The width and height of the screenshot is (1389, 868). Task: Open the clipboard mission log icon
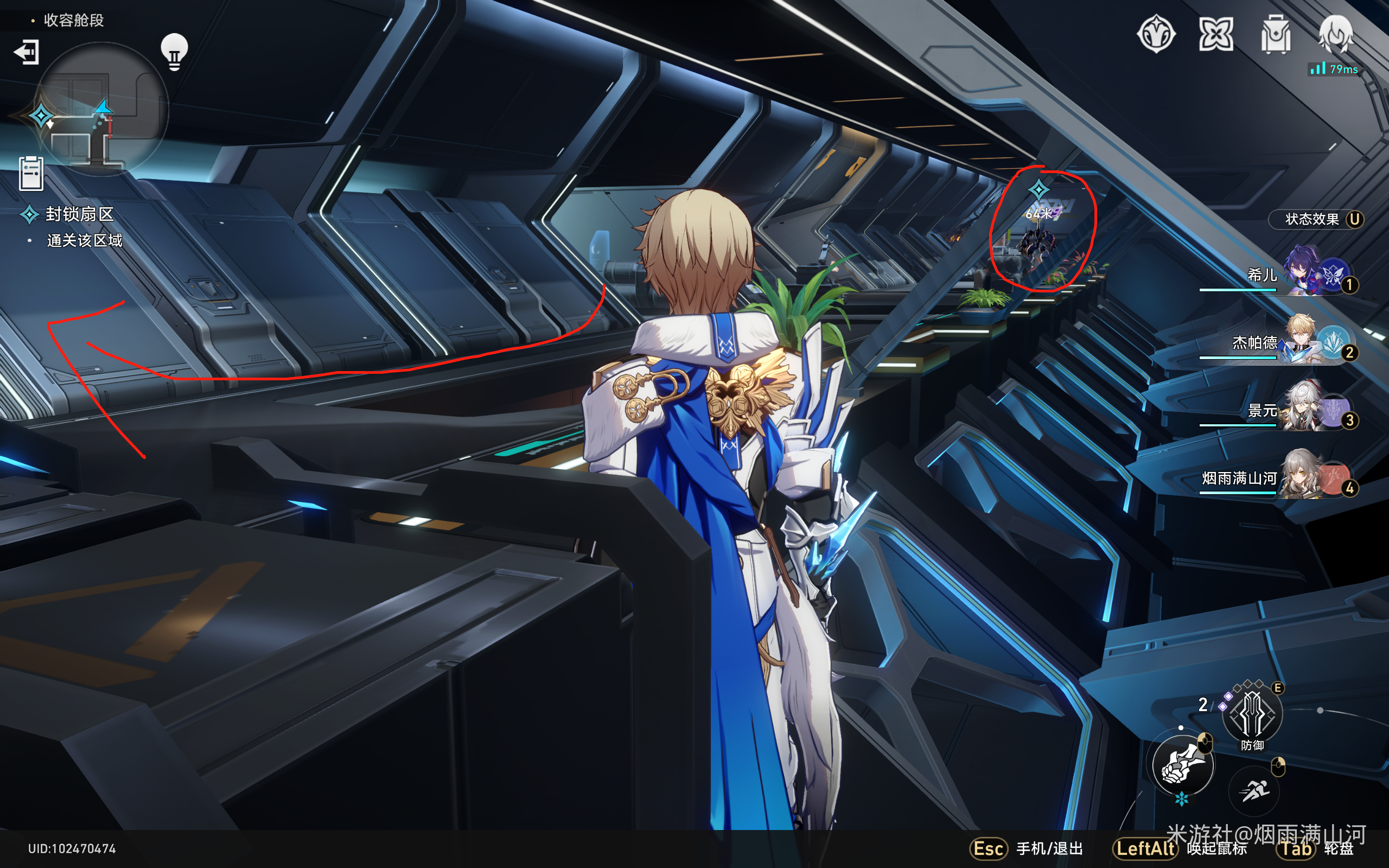31,173
